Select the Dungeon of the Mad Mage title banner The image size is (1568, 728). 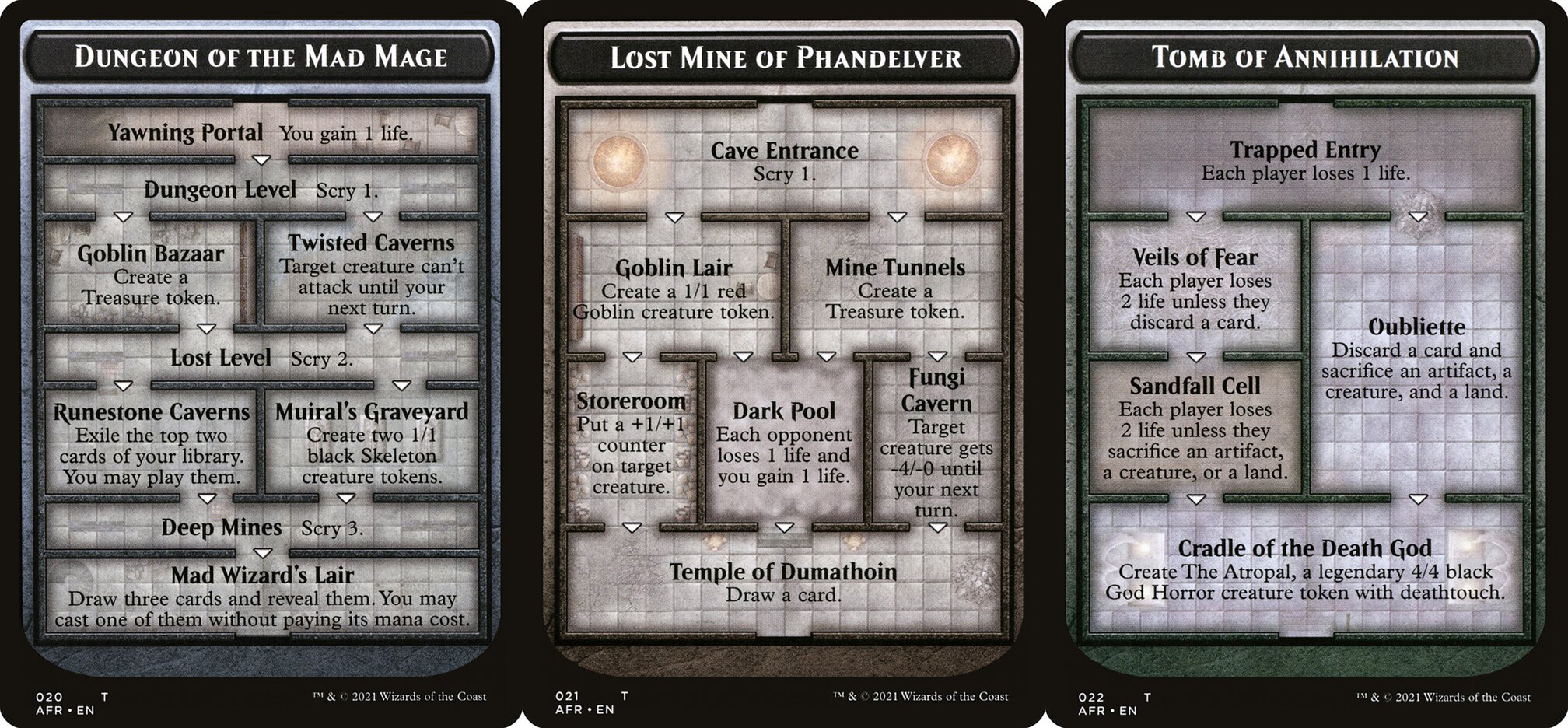(261, 57)
